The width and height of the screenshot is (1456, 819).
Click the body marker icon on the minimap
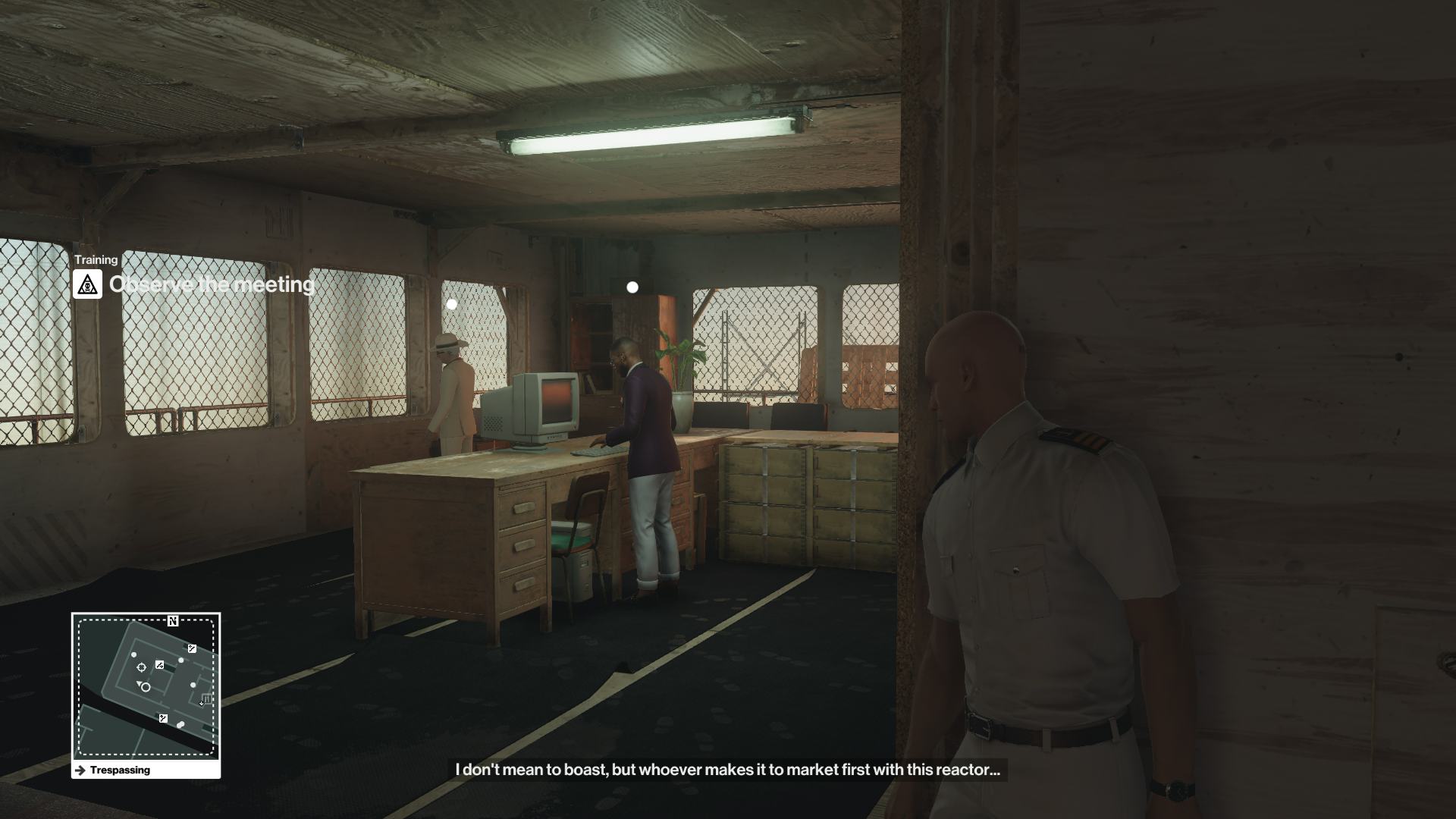pyautogui.click(x=181, y=724)
